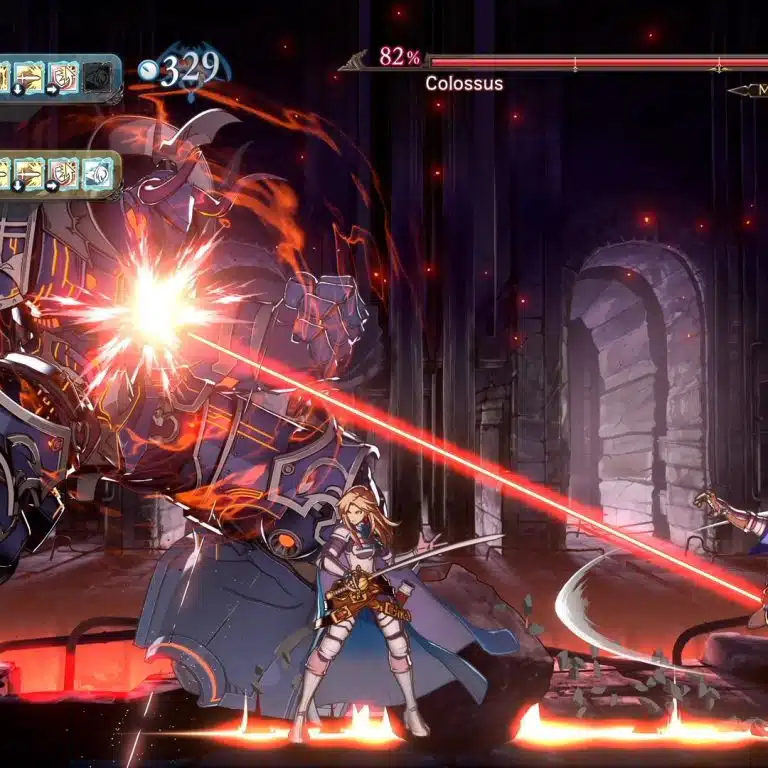
Task: Activate the light-blue skill icon in the gold bar
Action: 97,173
